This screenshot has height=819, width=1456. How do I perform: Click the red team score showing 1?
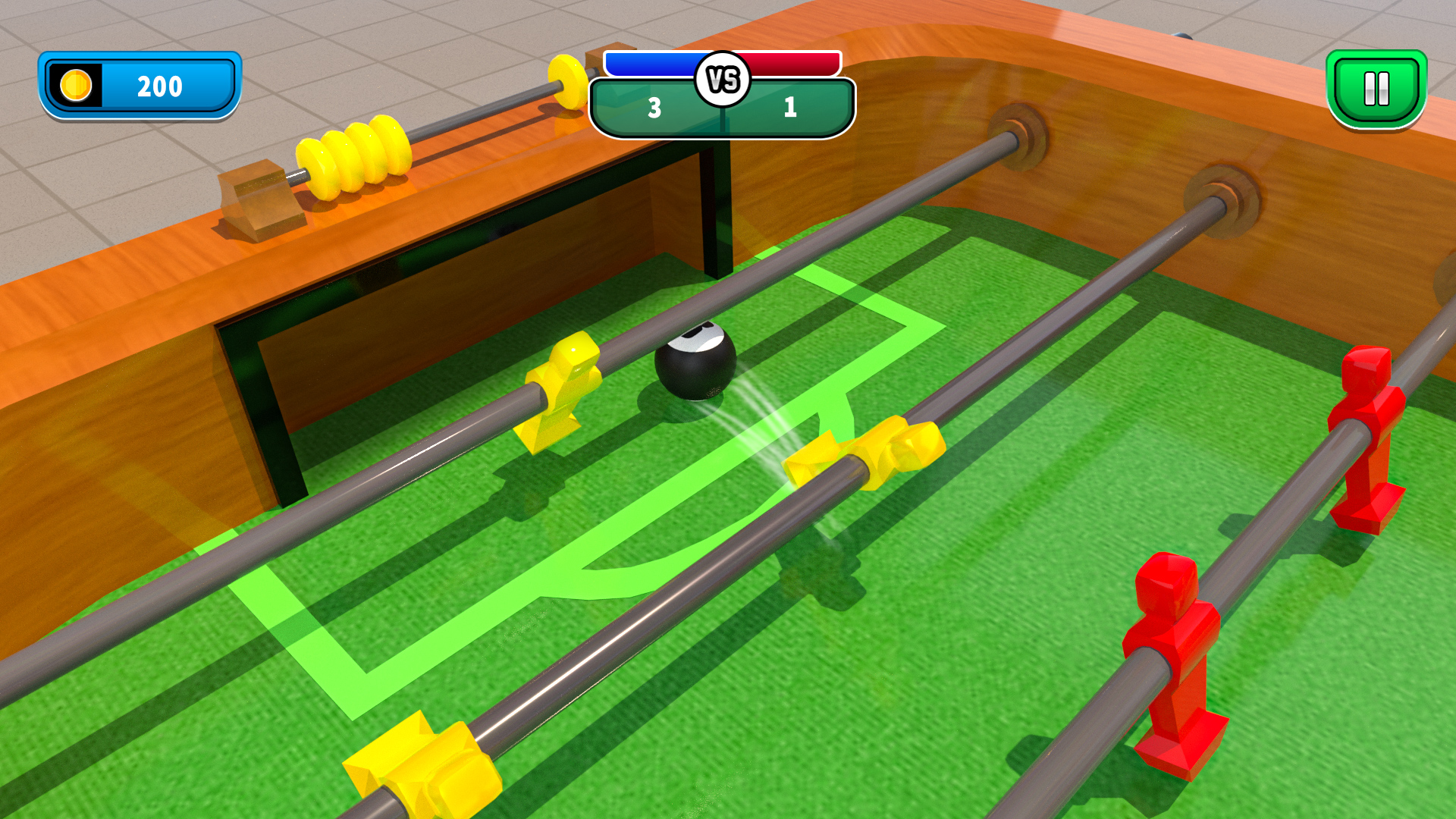[x=789, y=108]
